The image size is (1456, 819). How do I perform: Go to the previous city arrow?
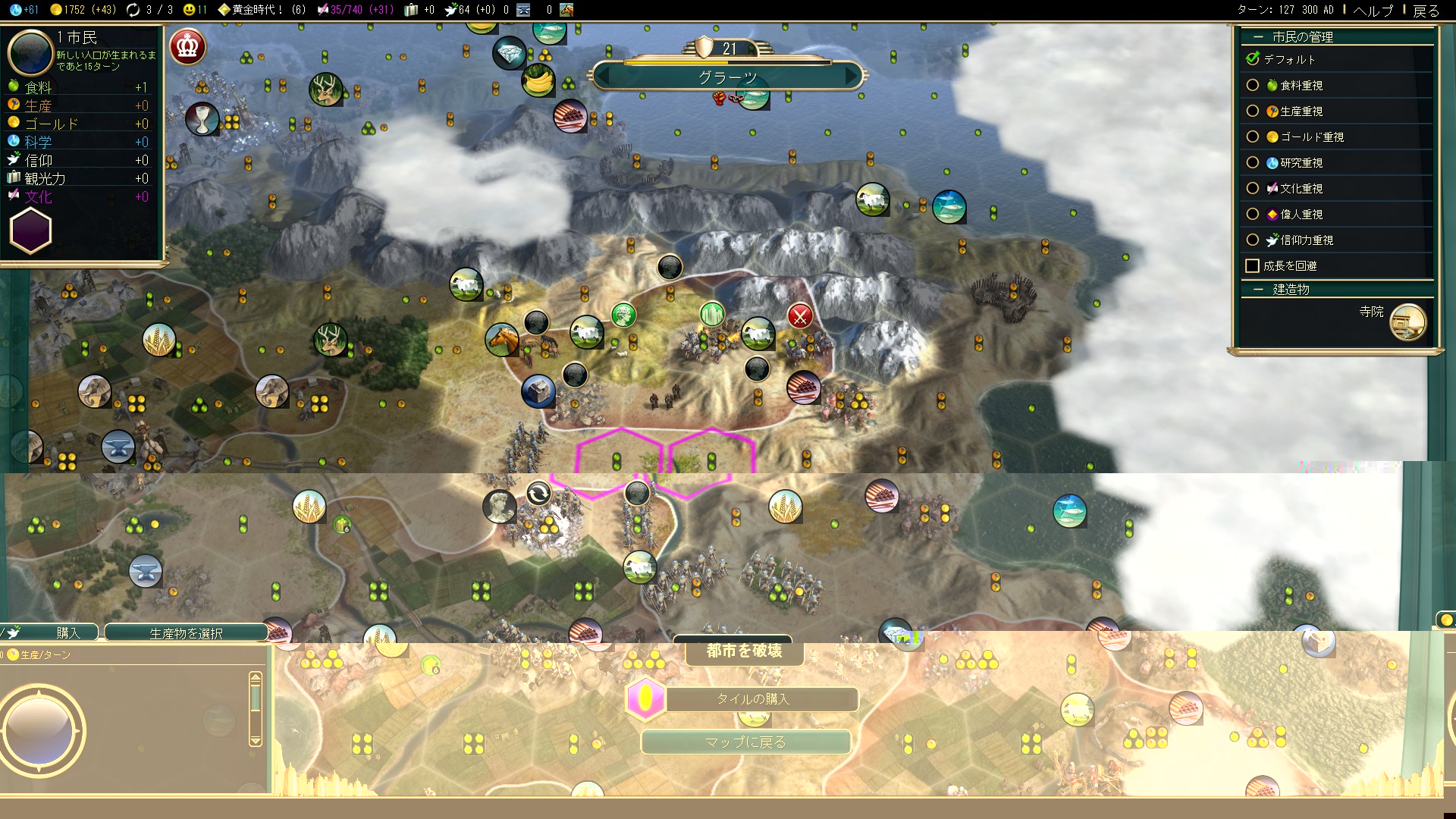coord(604,77)
